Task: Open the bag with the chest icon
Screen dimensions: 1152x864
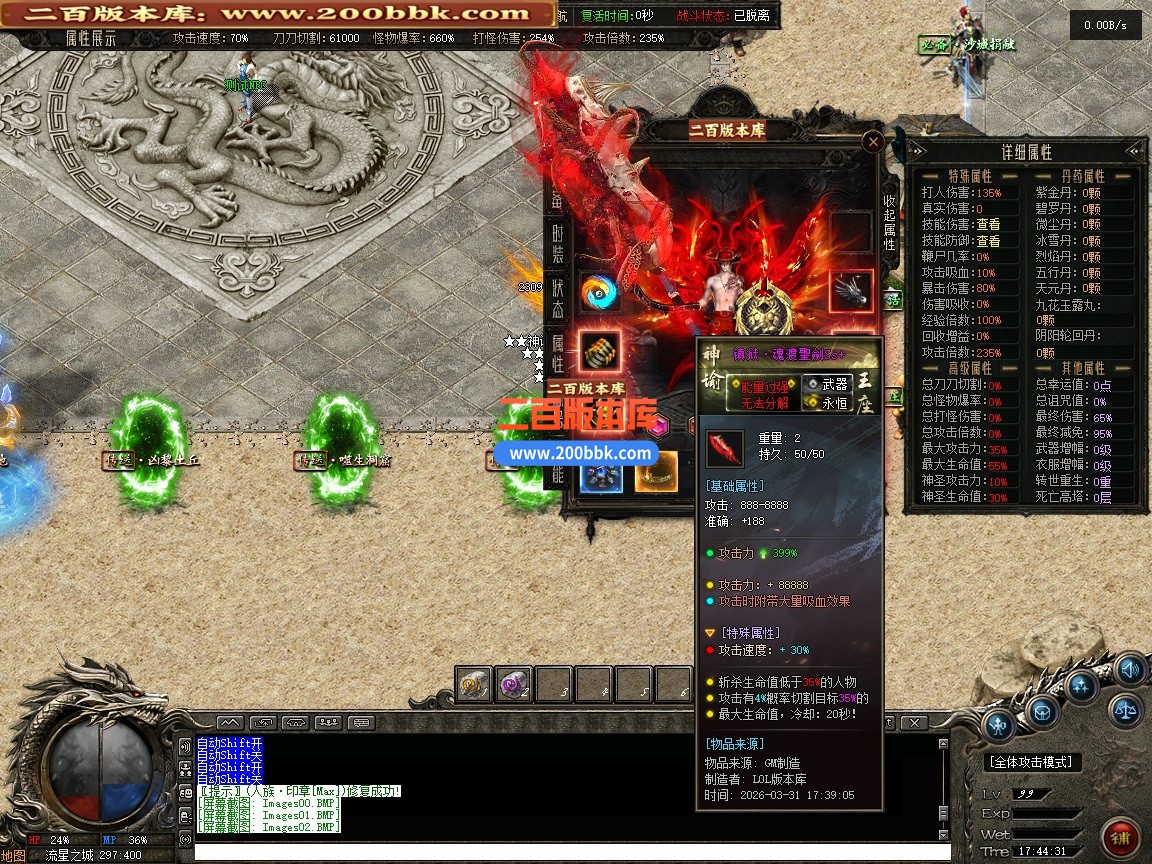Action: [x=1042, y=711]
